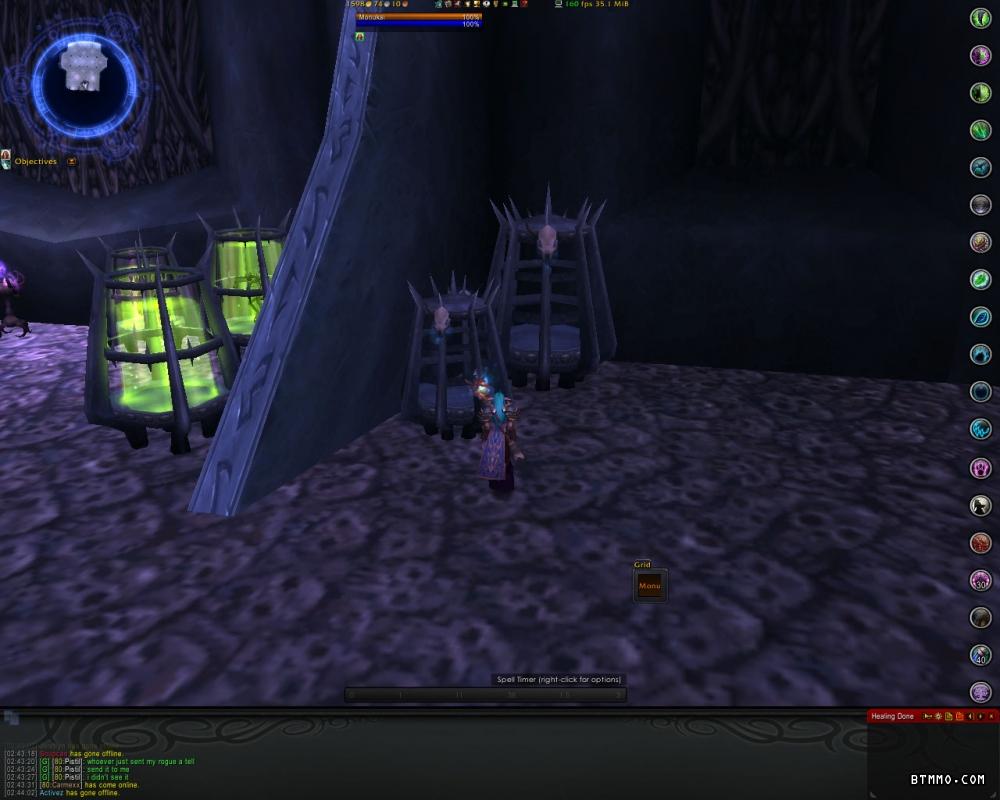1000x800 pixels.
Task: Click the guild chat message from Pistil
Action: [x=130, y=761]
